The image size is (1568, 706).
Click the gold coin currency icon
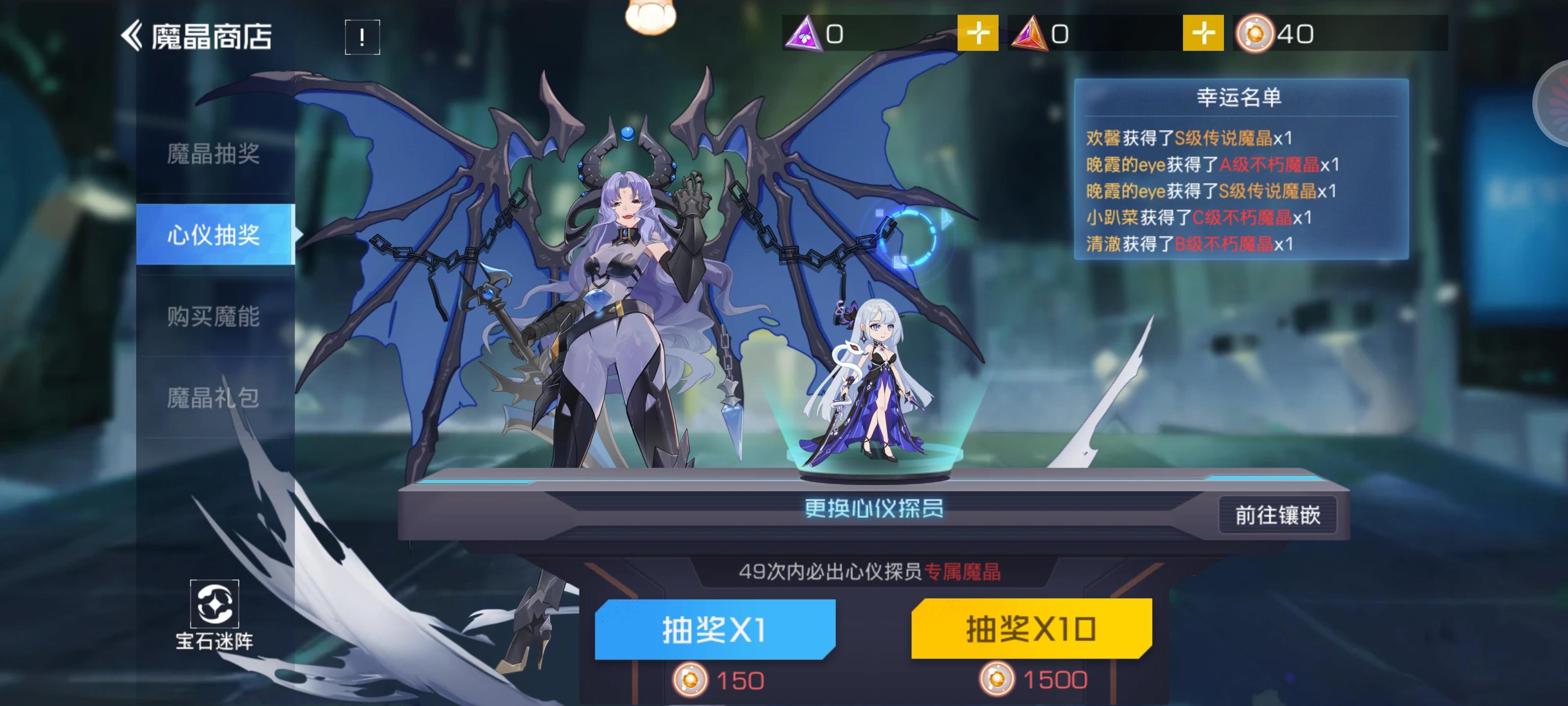pyautogui.click(x=1255, y=35)
